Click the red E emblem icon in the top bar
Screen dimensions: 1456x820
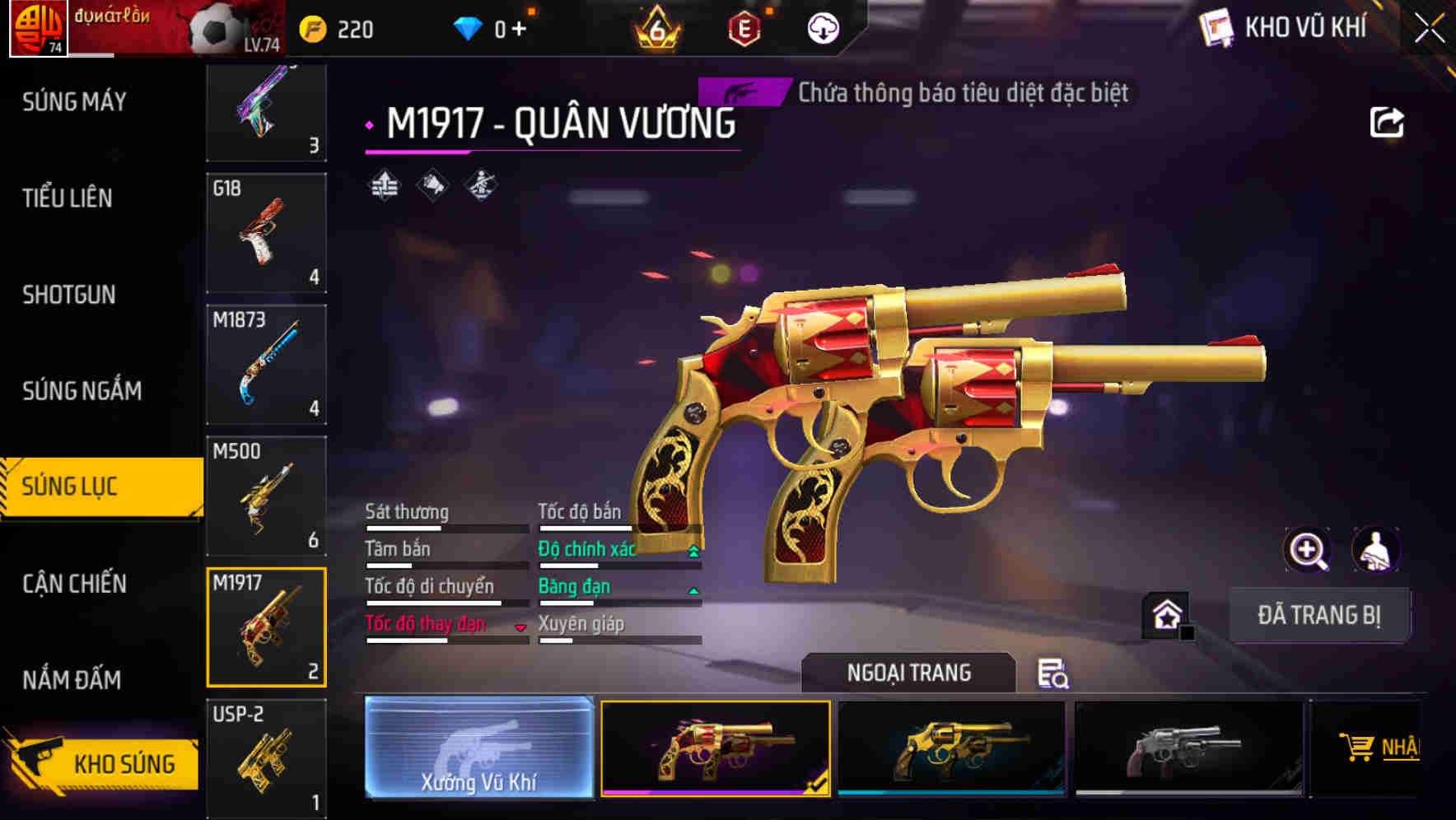tap(744, 26)
